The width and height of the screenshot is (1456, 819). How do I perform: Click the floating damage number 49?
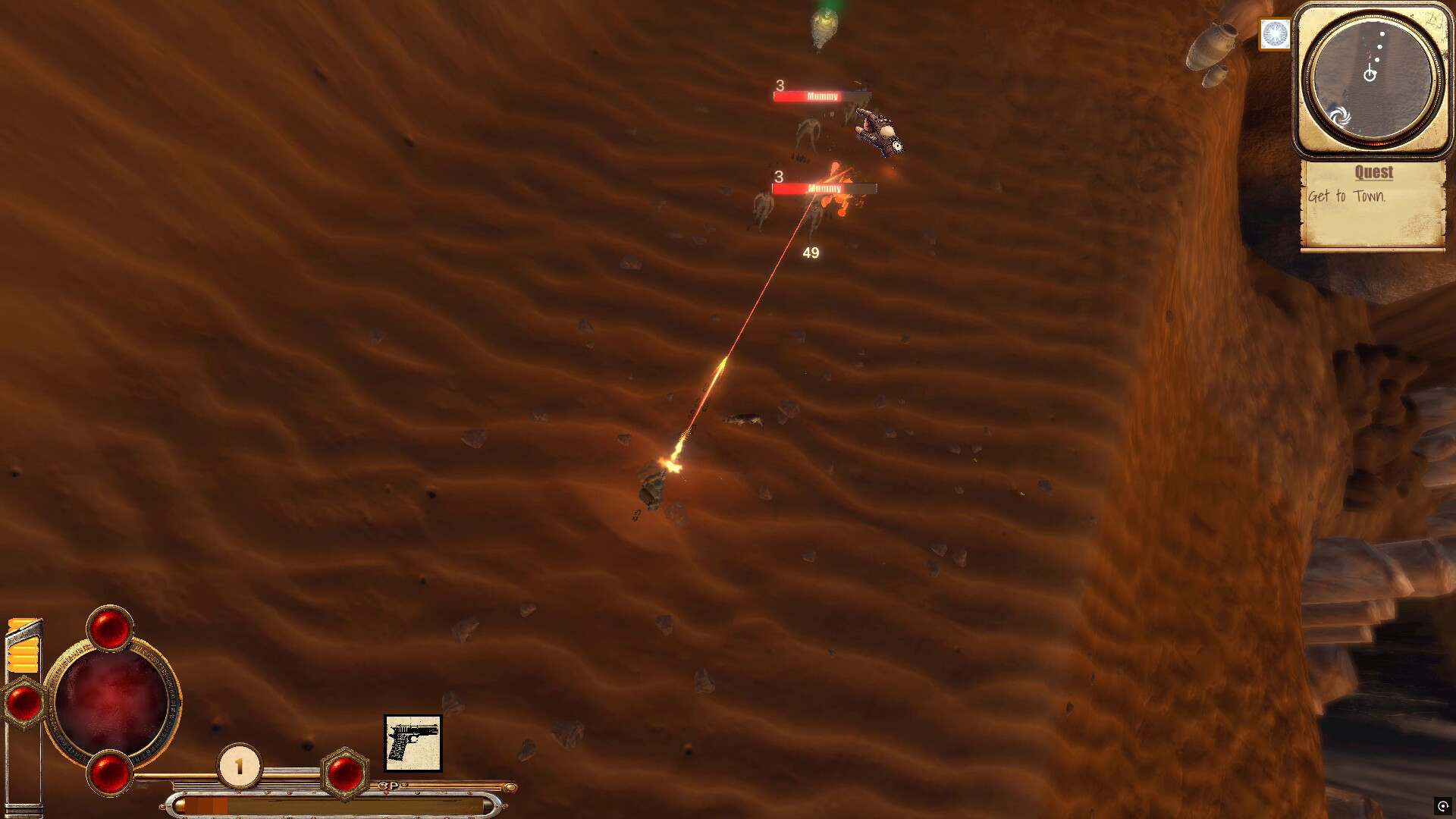(809, 254)
